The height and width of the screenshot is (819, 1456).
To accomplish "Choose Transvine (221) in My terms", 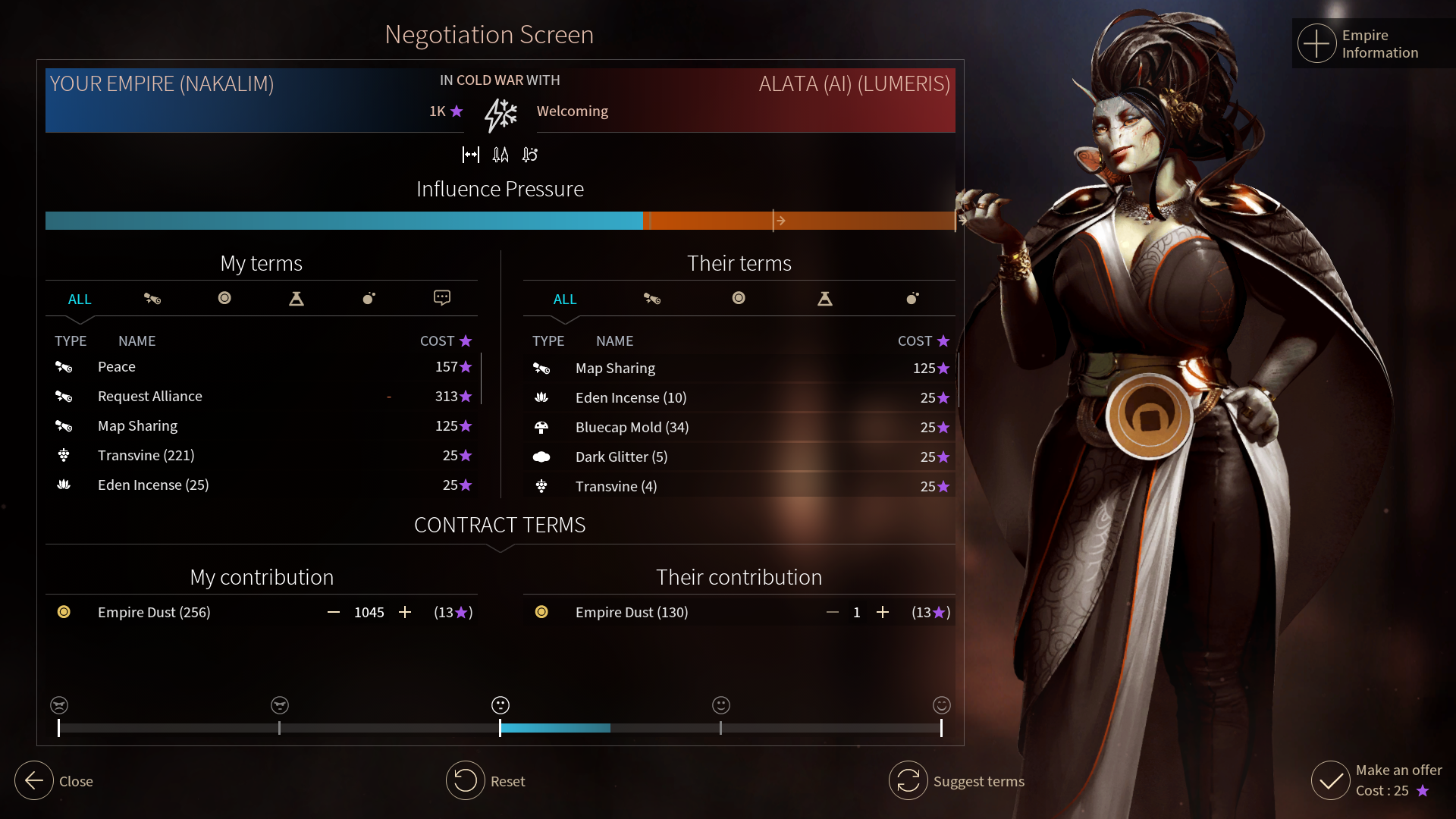I will (146, 456).
